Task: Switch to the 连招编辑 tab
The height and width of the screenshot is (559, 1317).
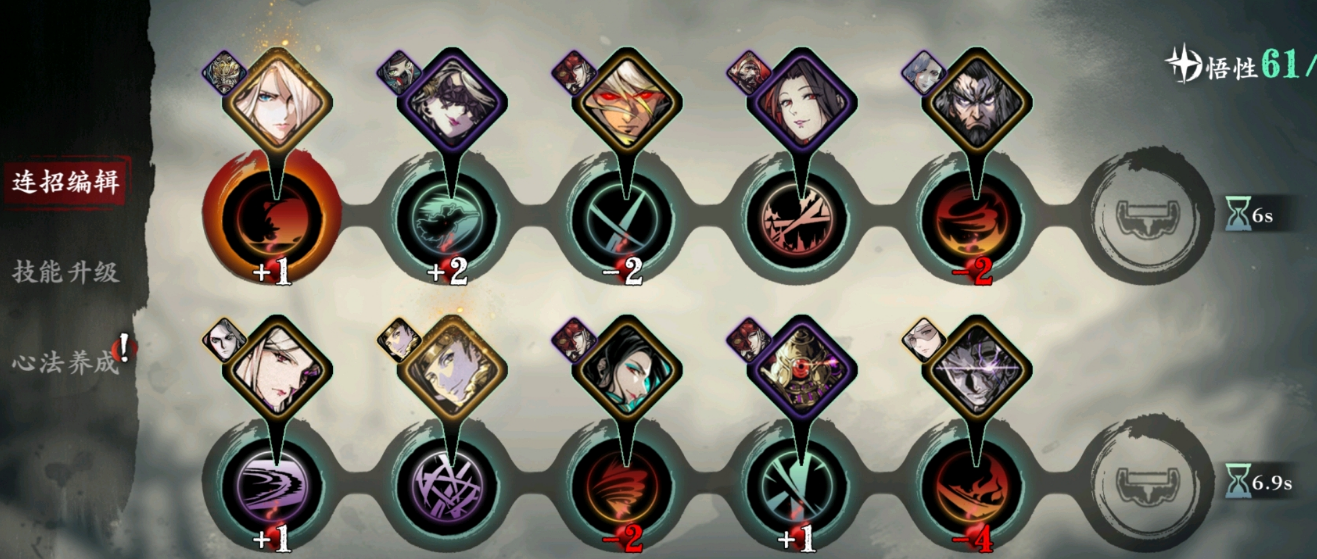Action: [x=65, y=182]
